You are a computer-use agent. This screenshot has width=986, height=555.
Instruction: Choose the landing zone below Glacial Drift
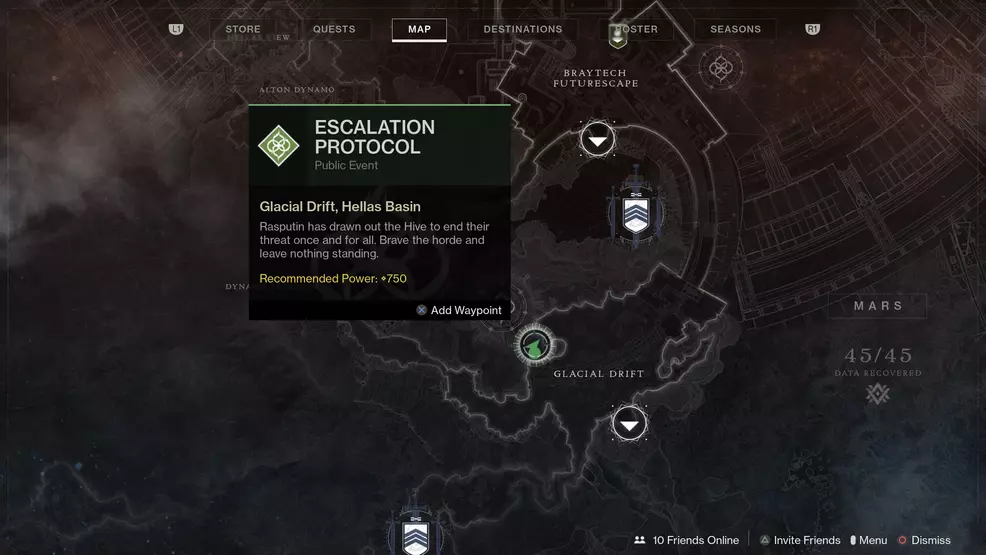pos(629,424)
